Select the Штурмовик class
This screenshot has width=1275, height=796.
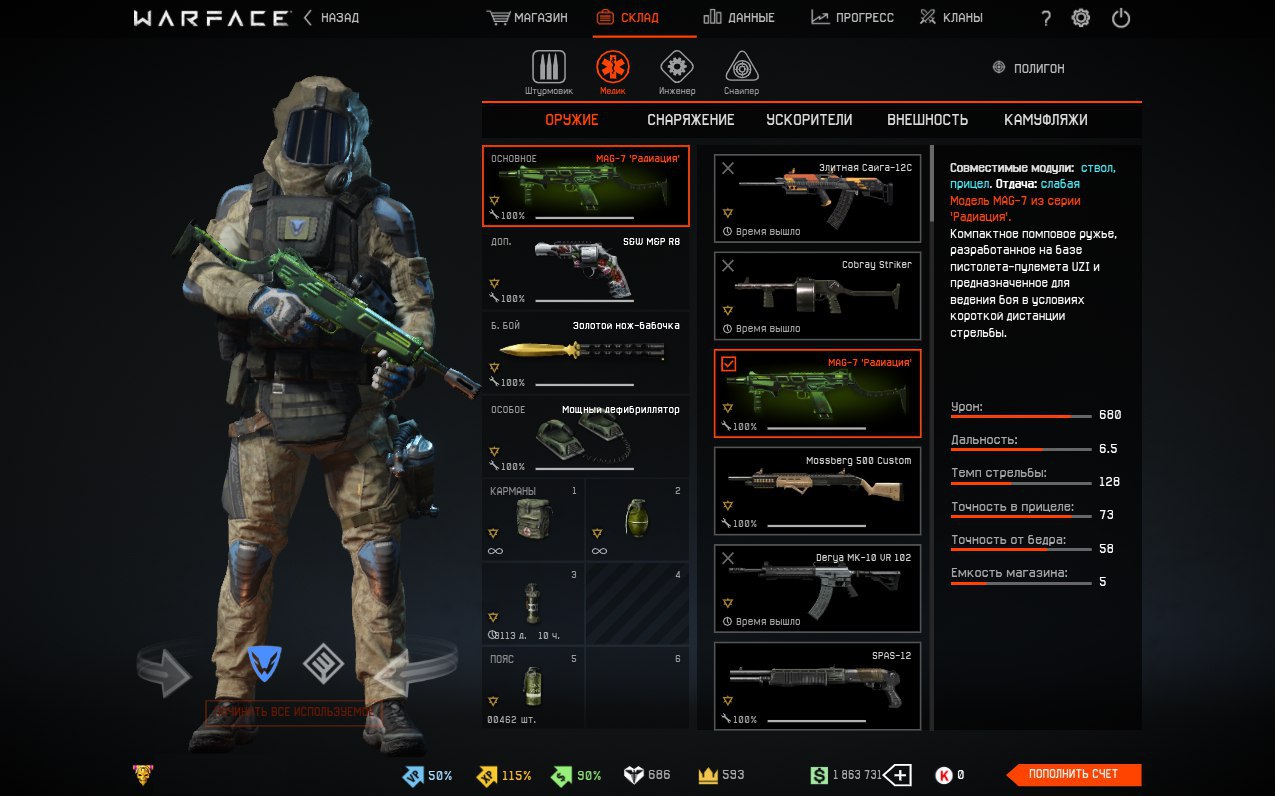point(548,72)
